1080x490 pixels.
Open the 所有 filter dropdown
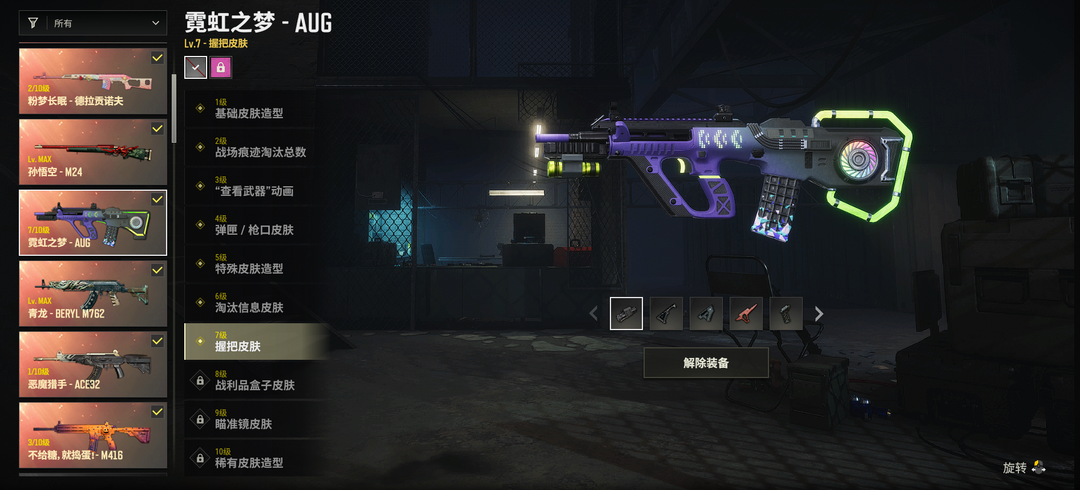click(93, 23)
